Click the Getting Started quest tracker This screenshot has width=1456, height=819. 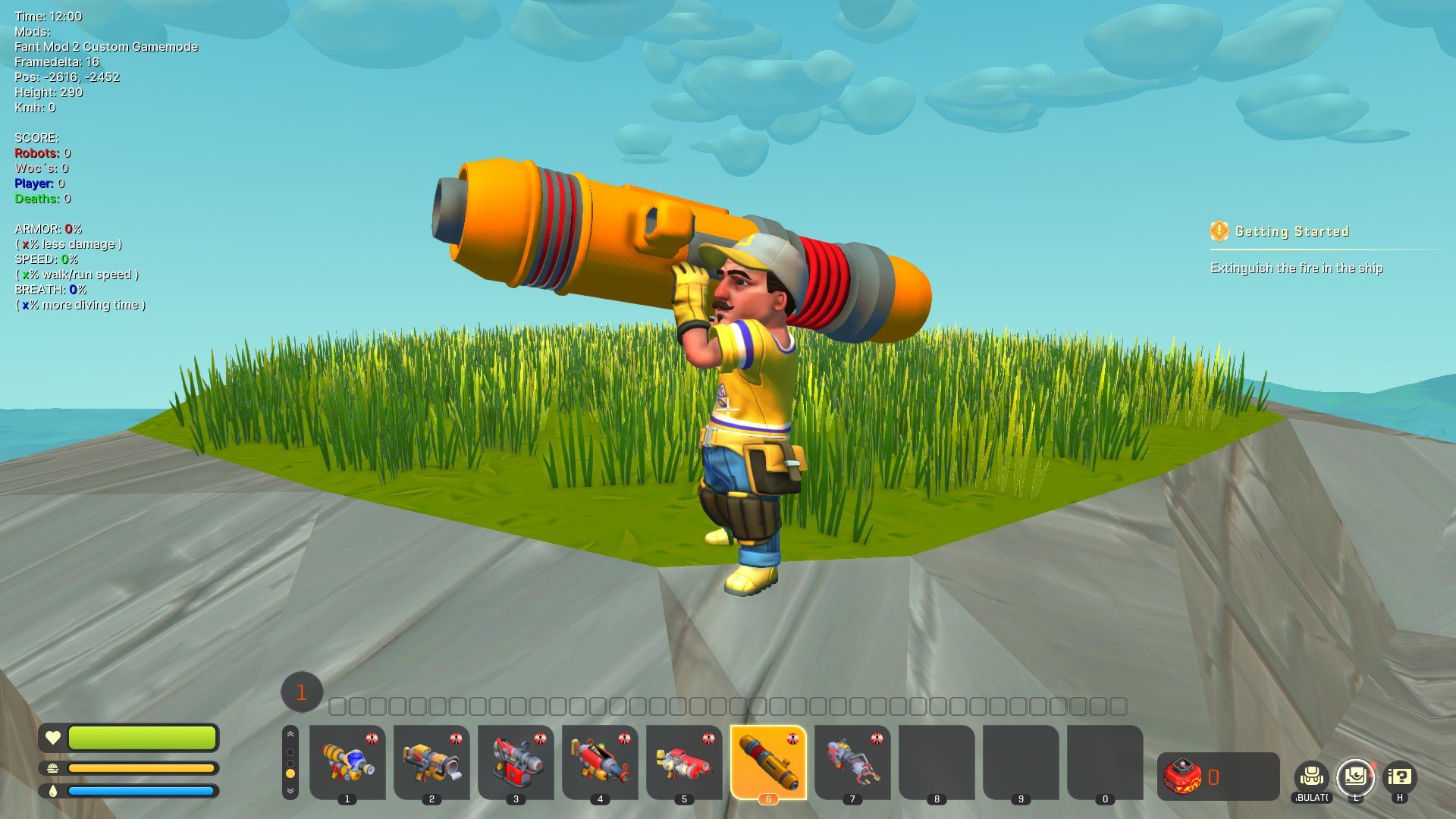click(1291, 231)
